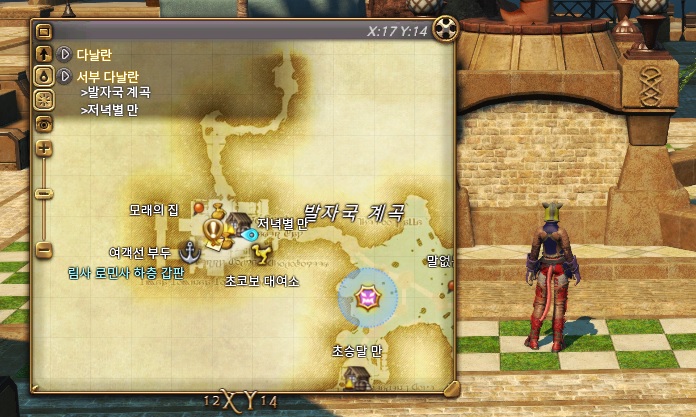
Task: Zoom out with the bottom minus button
Action: pos(43,247)
